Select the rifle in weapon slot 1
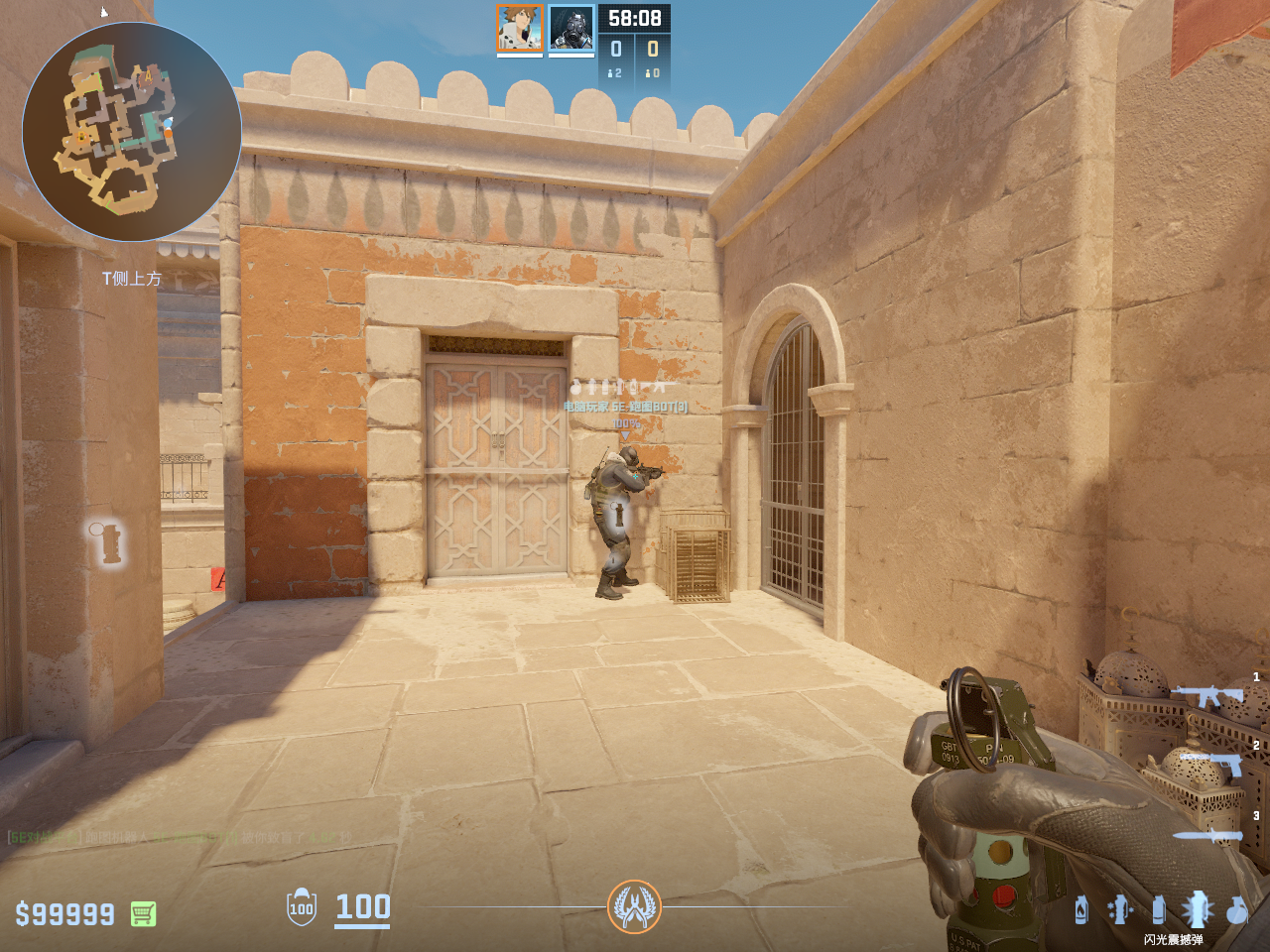 [x=1207, y=696]
